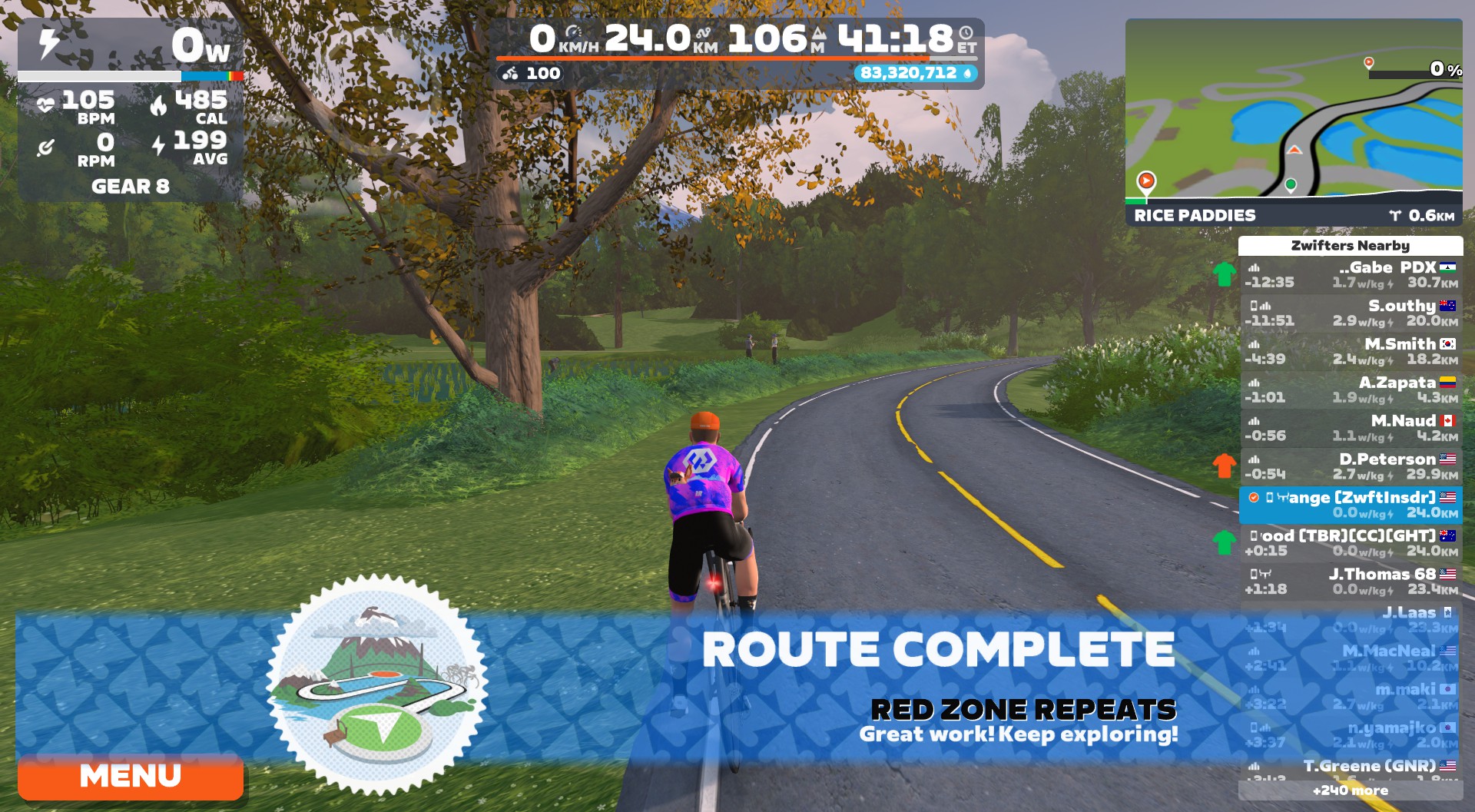Select M.Smith in the nearby riders list
The width and height of the screenshot is (1475, 812).
[1351, 352]
